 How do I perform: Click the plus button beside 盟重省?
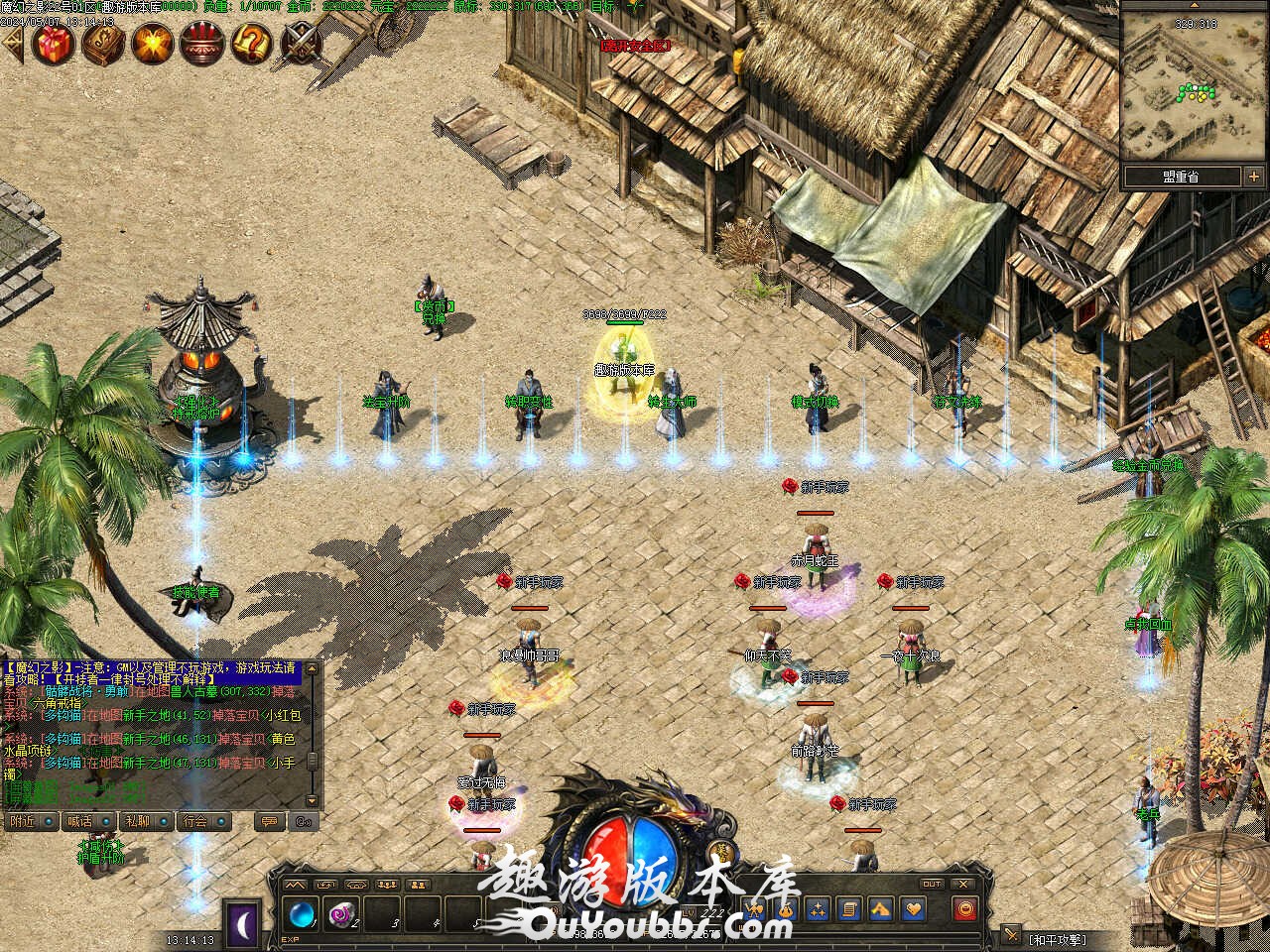tap(1253, 177)
